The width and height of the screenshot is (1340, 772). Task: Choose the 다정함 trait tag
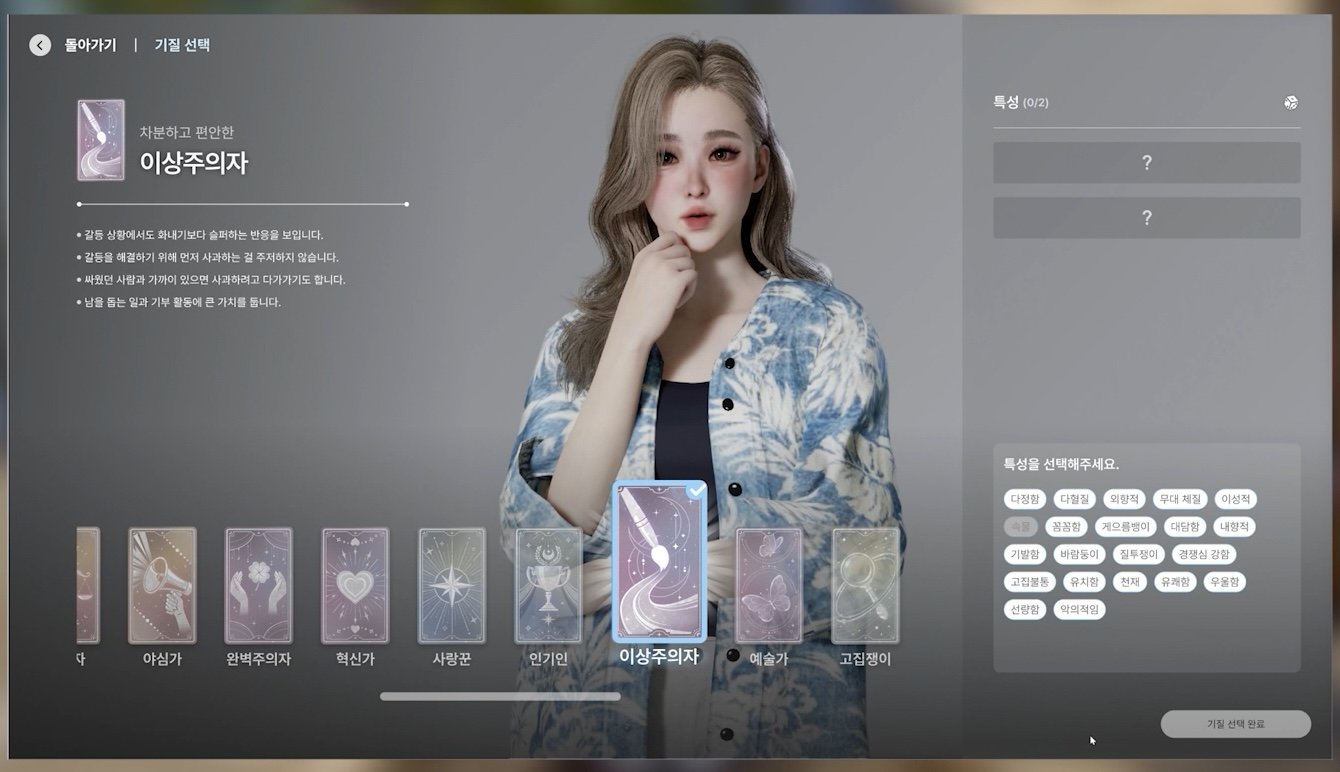[1025, 499]
